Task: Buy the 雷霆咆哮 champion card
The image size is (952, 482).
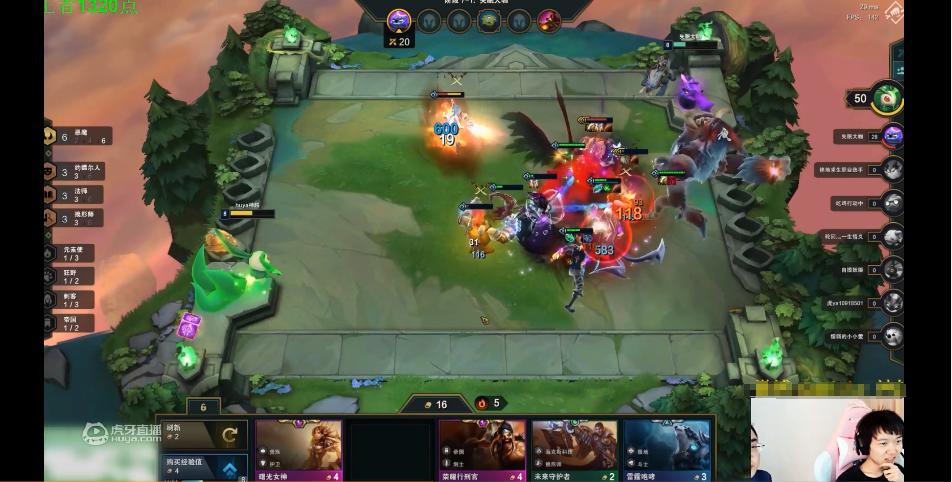Action: [666, 450]
